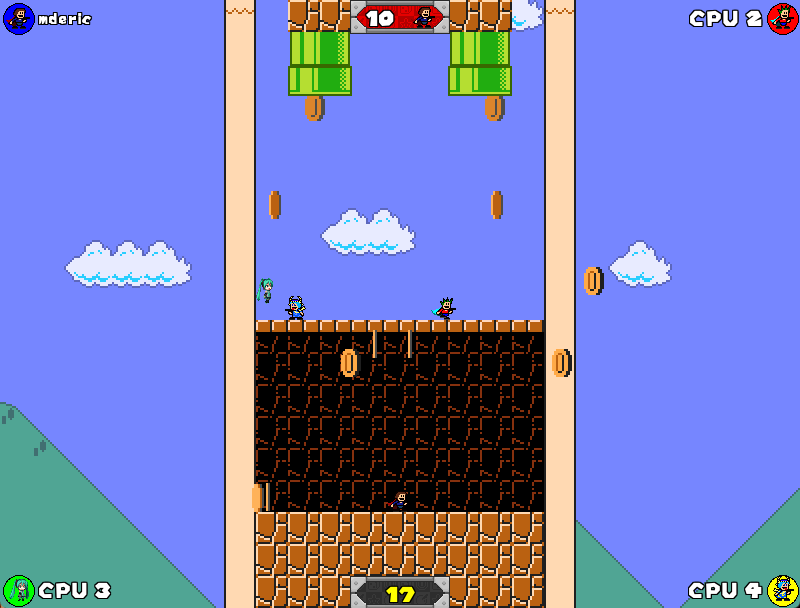800x608 pixels.
Task: Select the CPU 2 red player badge
Action: click(x=782, y=18)
